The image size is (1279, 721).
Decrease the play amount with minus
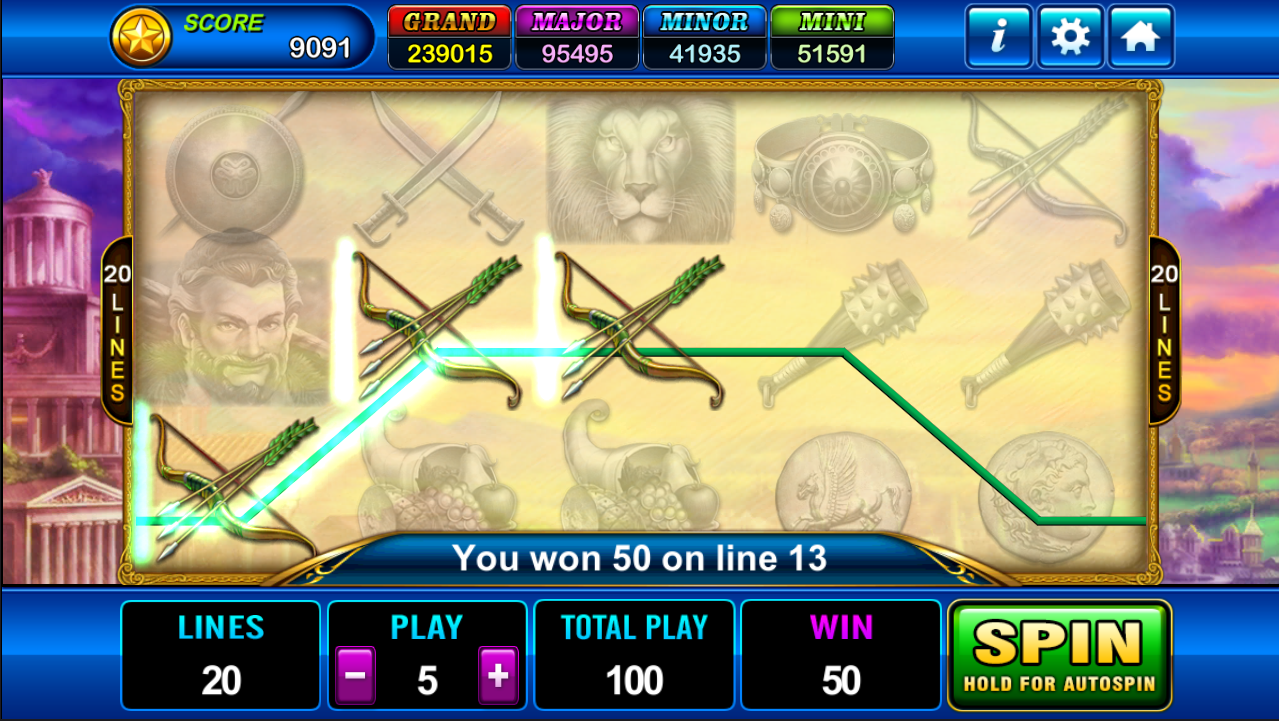[354, 676]
